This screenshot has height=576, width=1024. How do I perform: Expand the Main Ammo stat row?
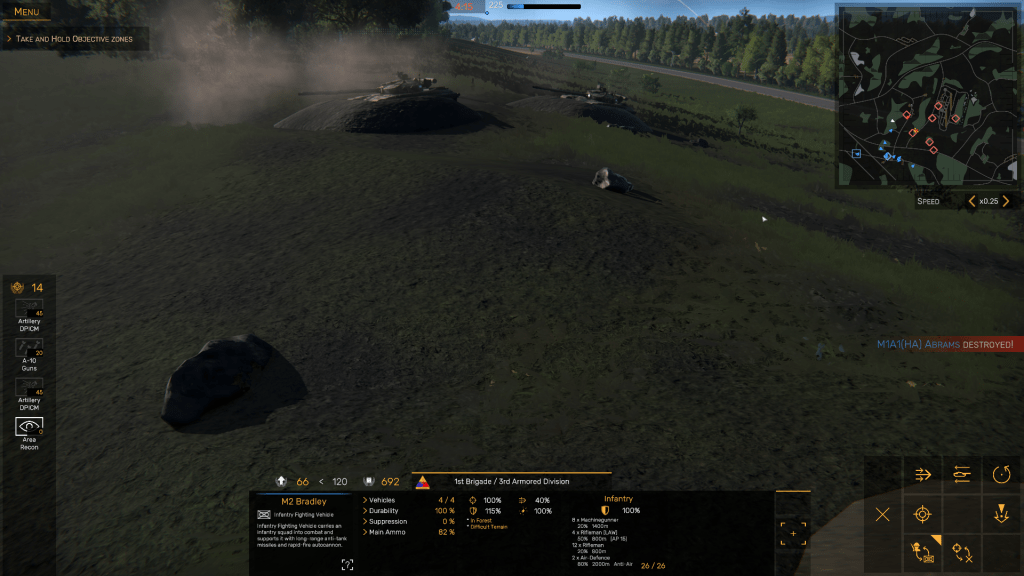pos(388,532)
